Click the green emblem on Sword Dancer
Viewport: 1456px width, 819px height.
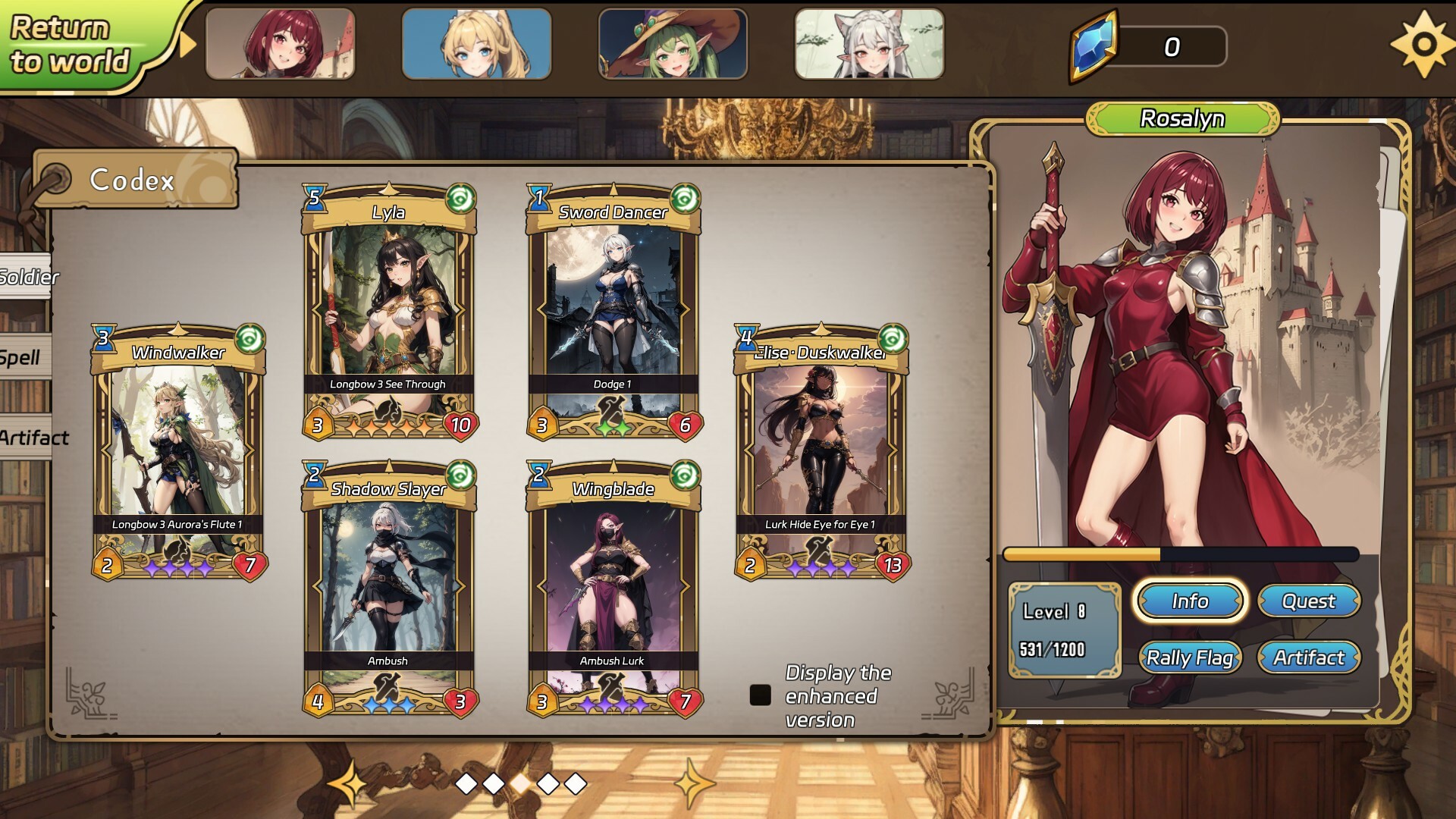[x=685, y=199]
